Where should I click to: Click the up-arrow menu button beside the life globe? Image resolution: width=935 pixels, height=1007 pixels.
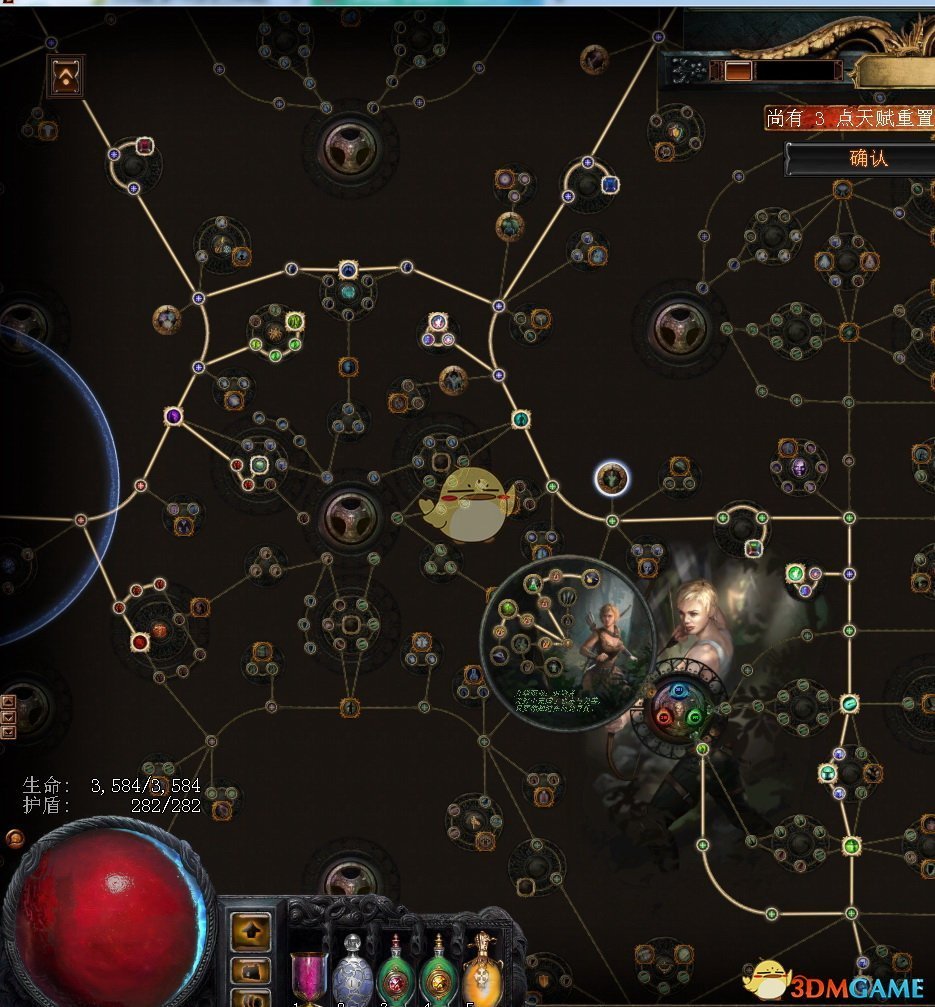(x=250, y=931)
